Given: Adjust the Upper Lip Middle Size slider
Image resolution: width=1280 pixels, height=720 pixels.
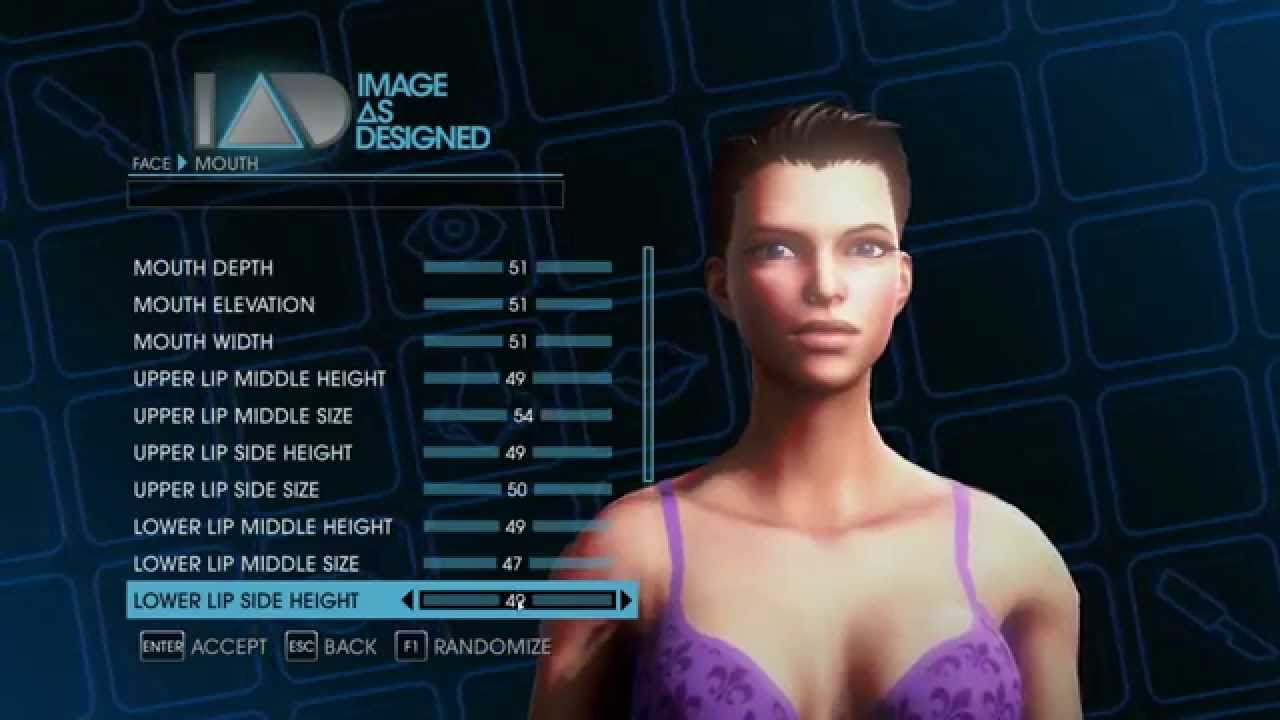Looking at the screenshot, I should [517, 416].
